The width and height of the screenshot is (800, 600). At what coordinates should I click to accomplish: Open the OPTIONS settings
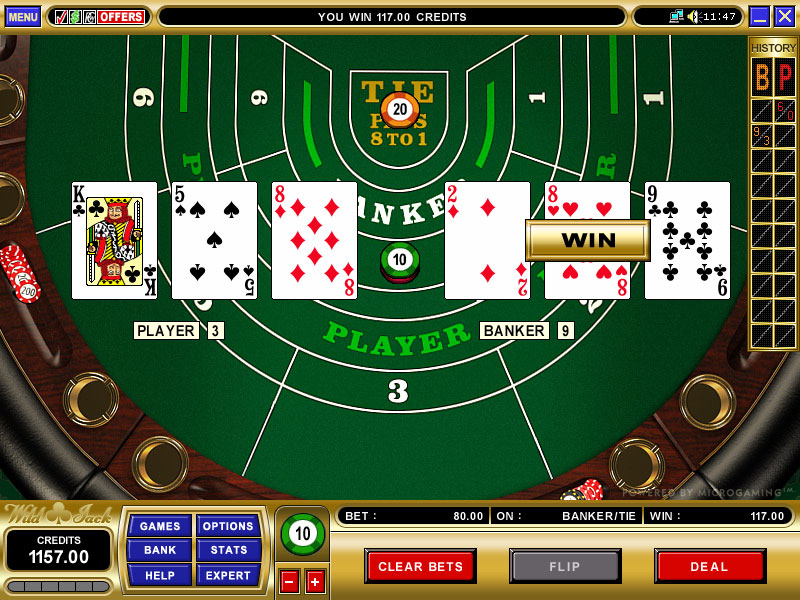[228, 526]
